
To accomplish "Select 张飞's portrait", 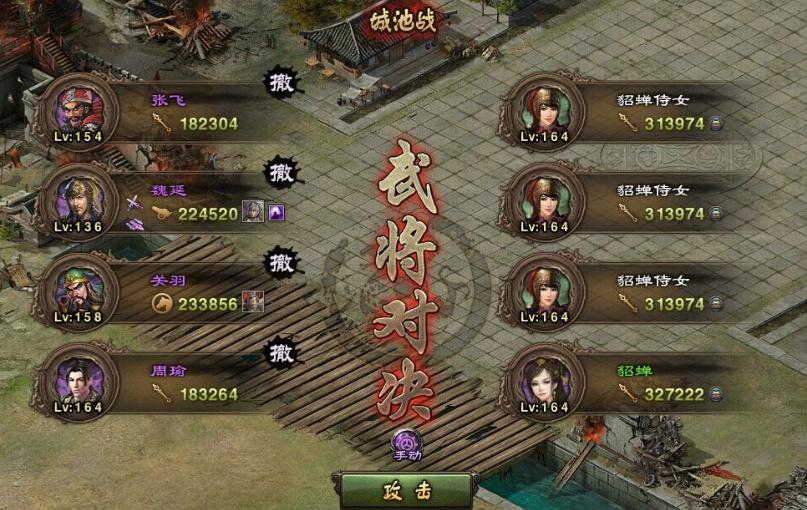I will pos(77,107).
